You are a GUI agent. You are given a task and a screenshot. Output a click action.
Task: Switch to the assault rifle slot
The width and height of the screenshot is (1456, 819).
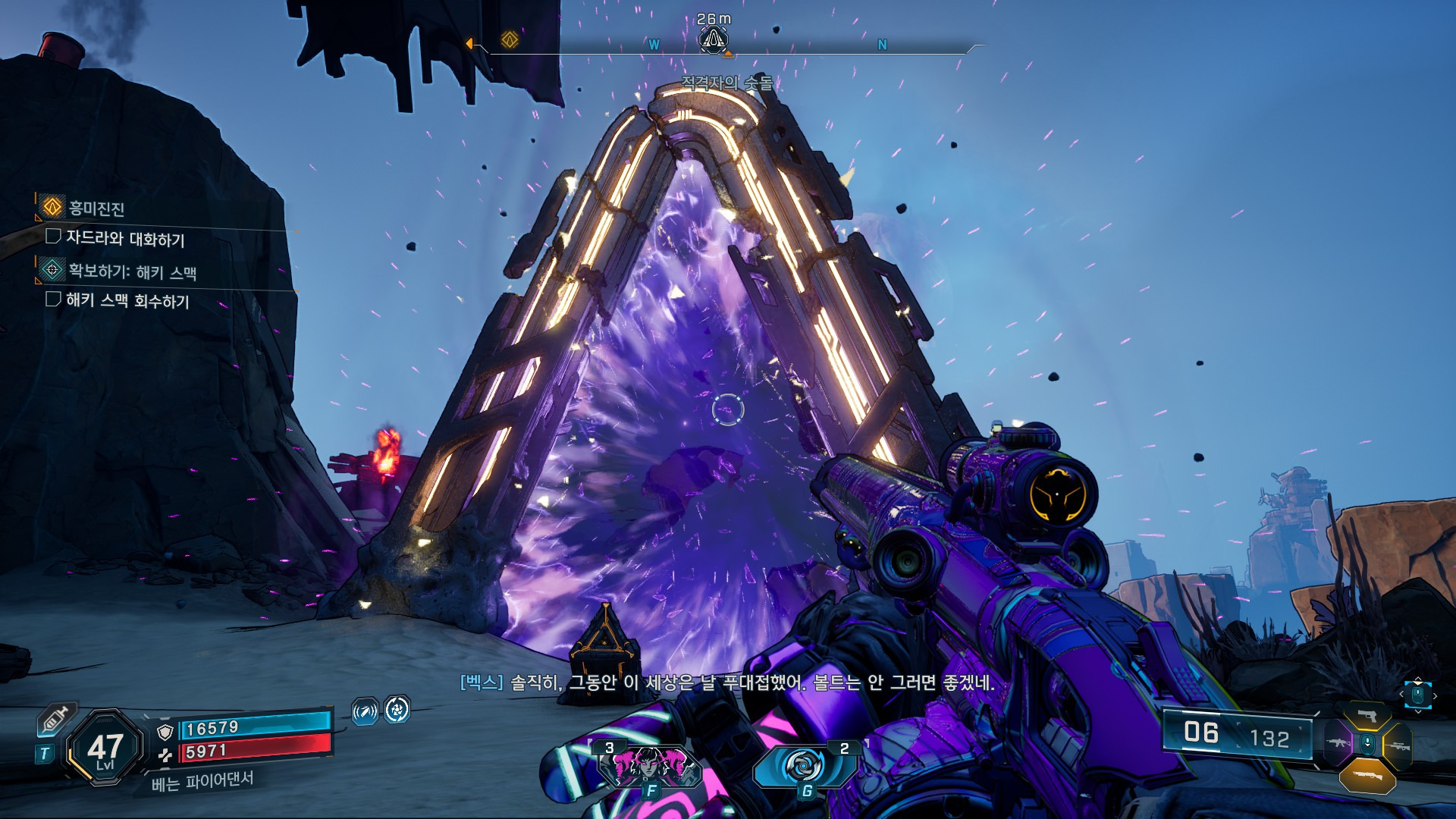(1338, 743)
